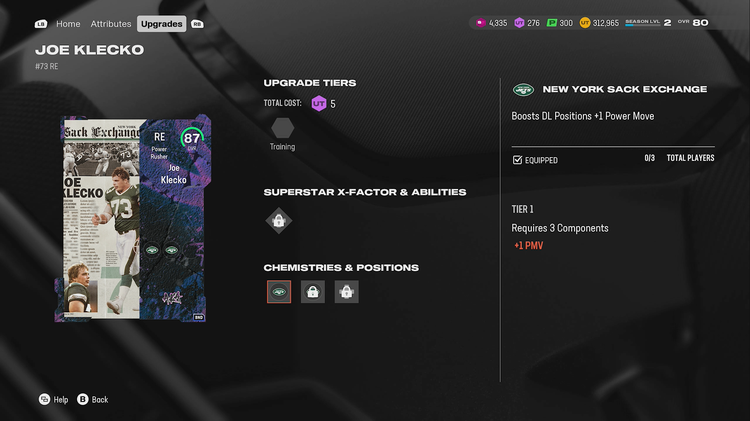Image resolution: width=750 pixels, height=421 pixels.
Task: Select the Upgrades tab
Action: [161, 23]
